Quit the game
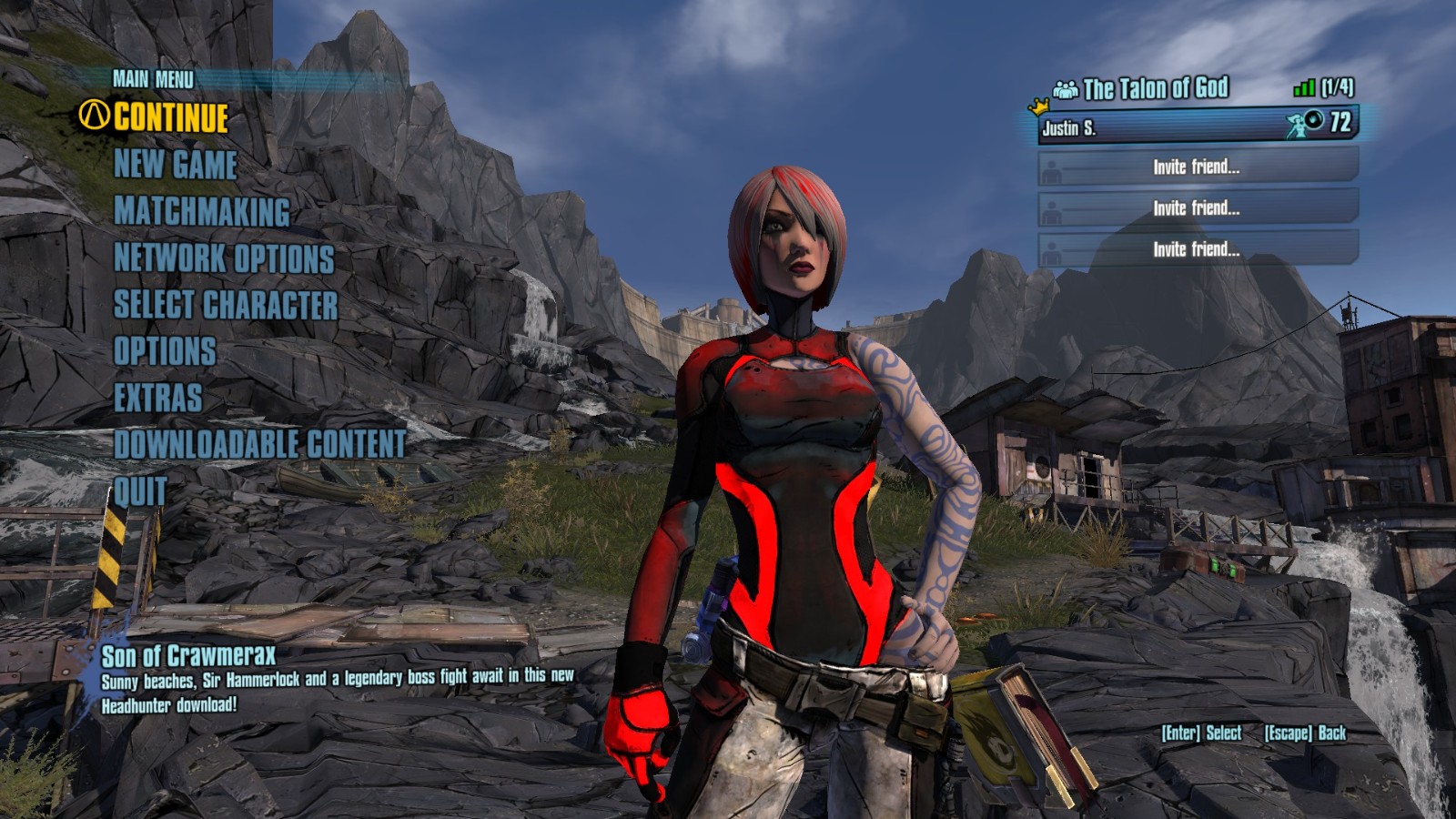The height and width of the screenshot is (819, 1456). pos(140,491)
